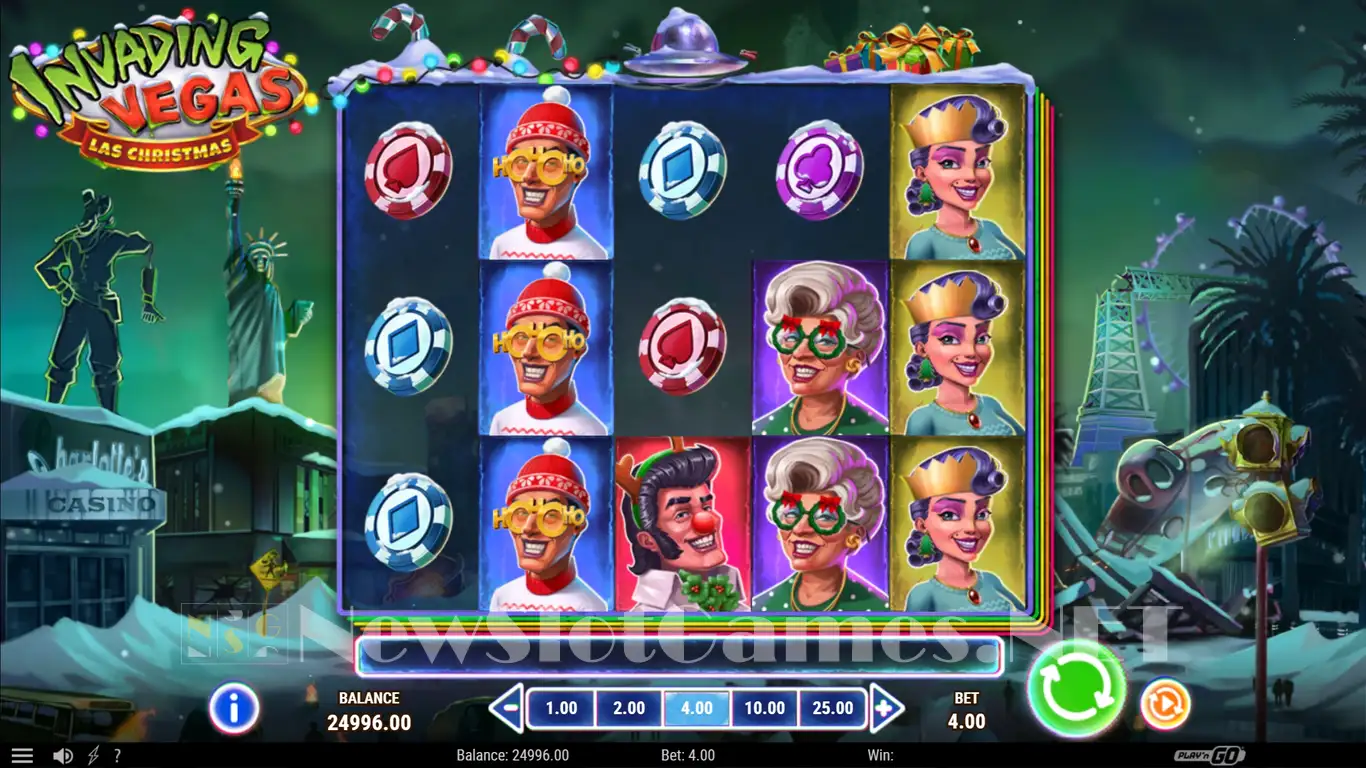1366x768 pixels.
Task: Select the highlighted 4.00 bet
Action: coord(697,709)
